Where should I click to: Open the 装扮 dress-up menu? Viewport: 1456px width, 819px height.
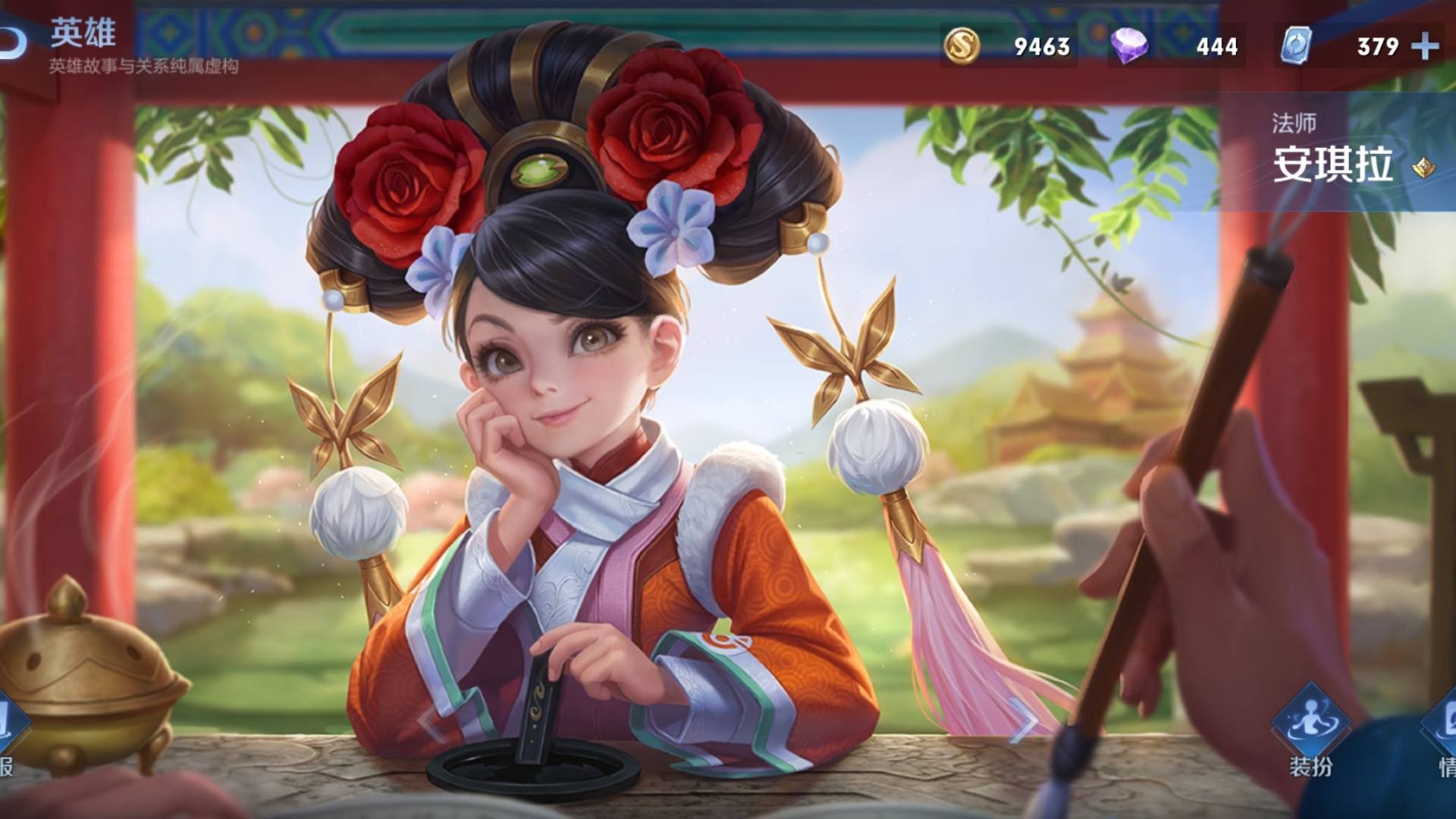point(1310,726)
